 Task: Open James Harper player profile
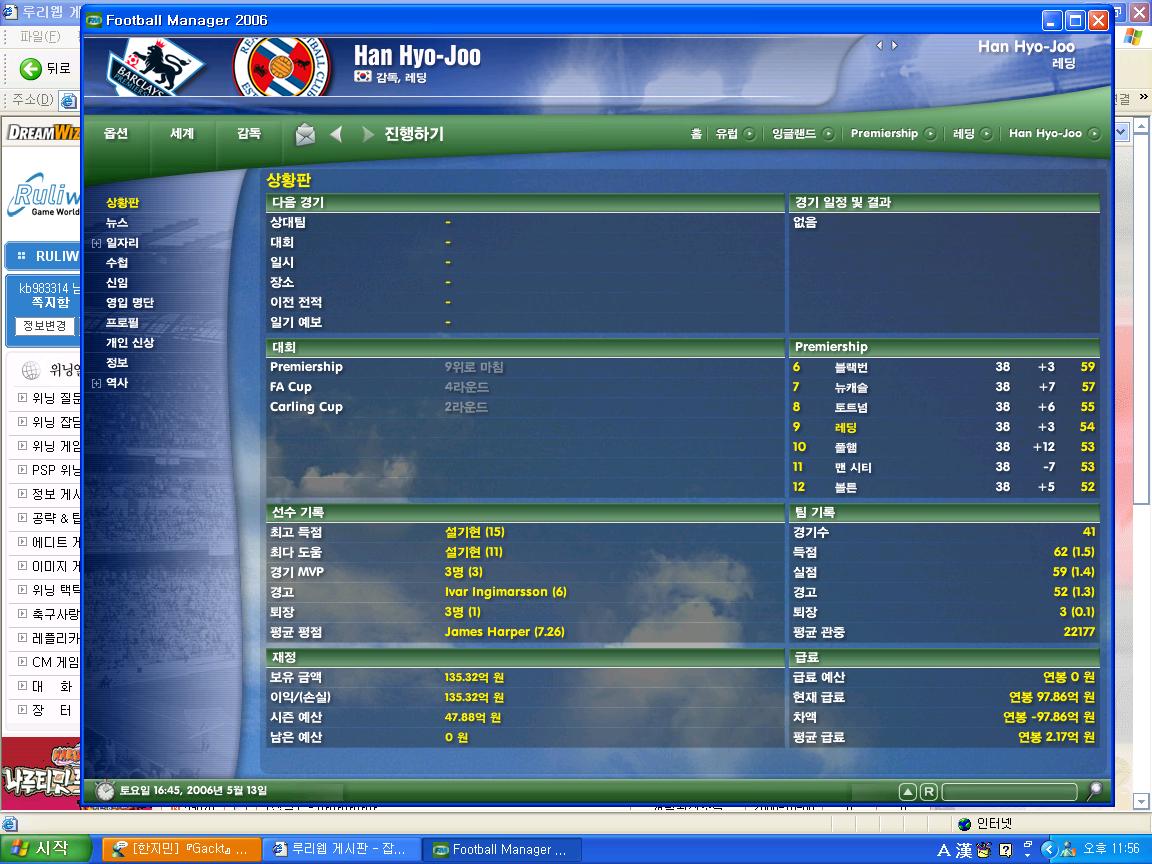point(504,632)
